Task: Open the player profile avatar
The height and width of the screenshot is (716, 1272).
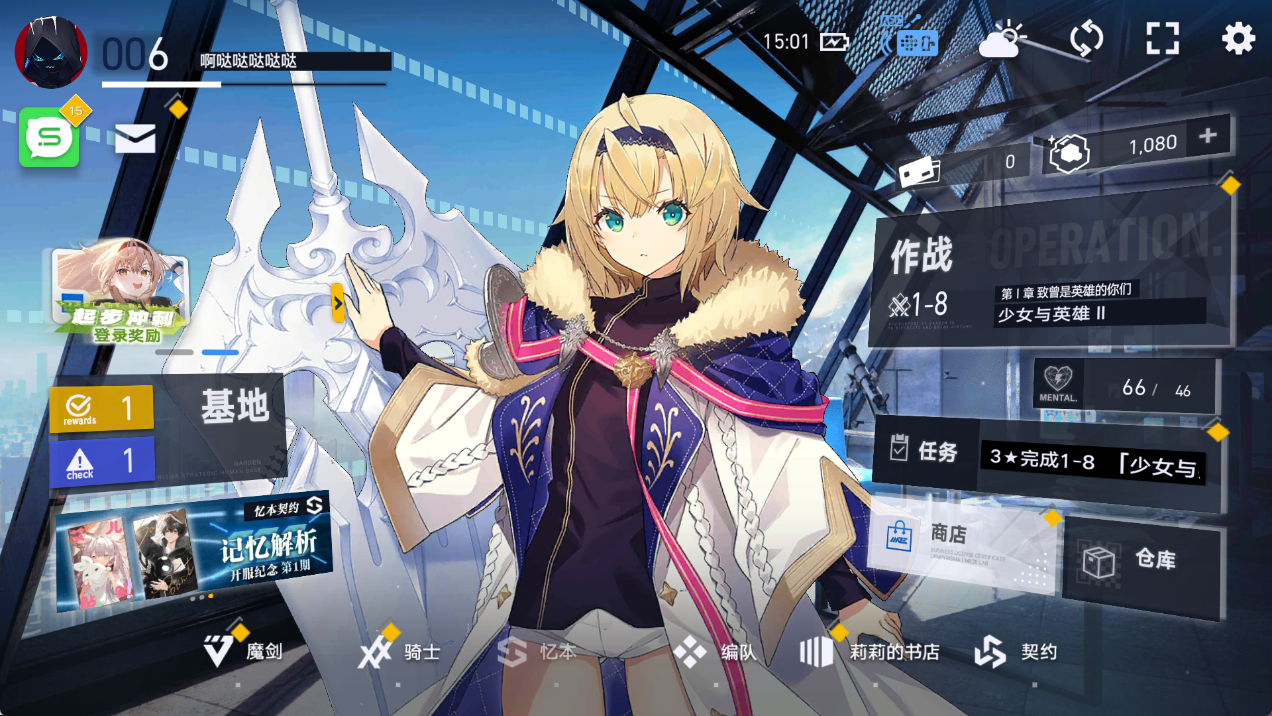Action: (51, 52)
